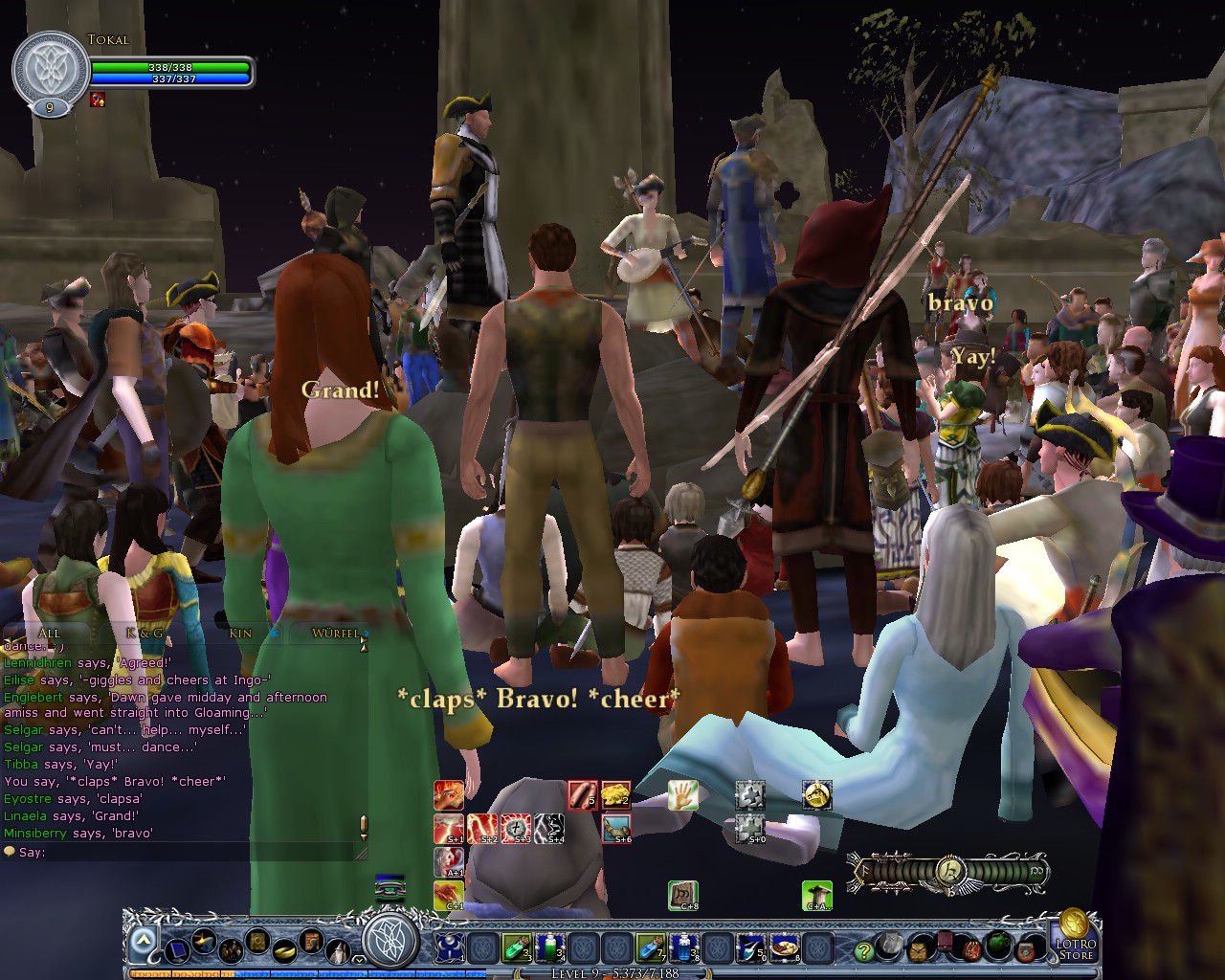Use the lightning skill marked S+1
The image size is (1225, 980).
447,826
